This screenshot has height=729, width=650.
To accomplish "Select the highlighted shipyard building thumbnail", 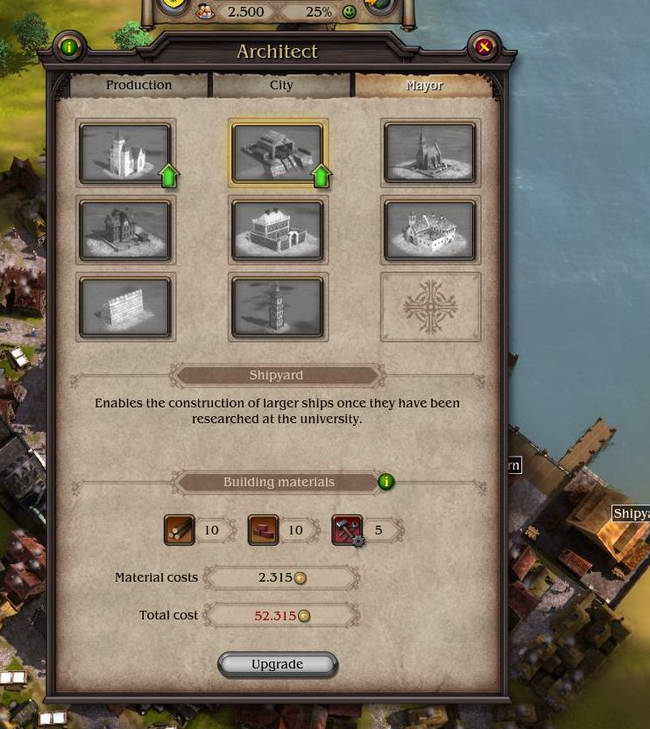I will point(277,152).
